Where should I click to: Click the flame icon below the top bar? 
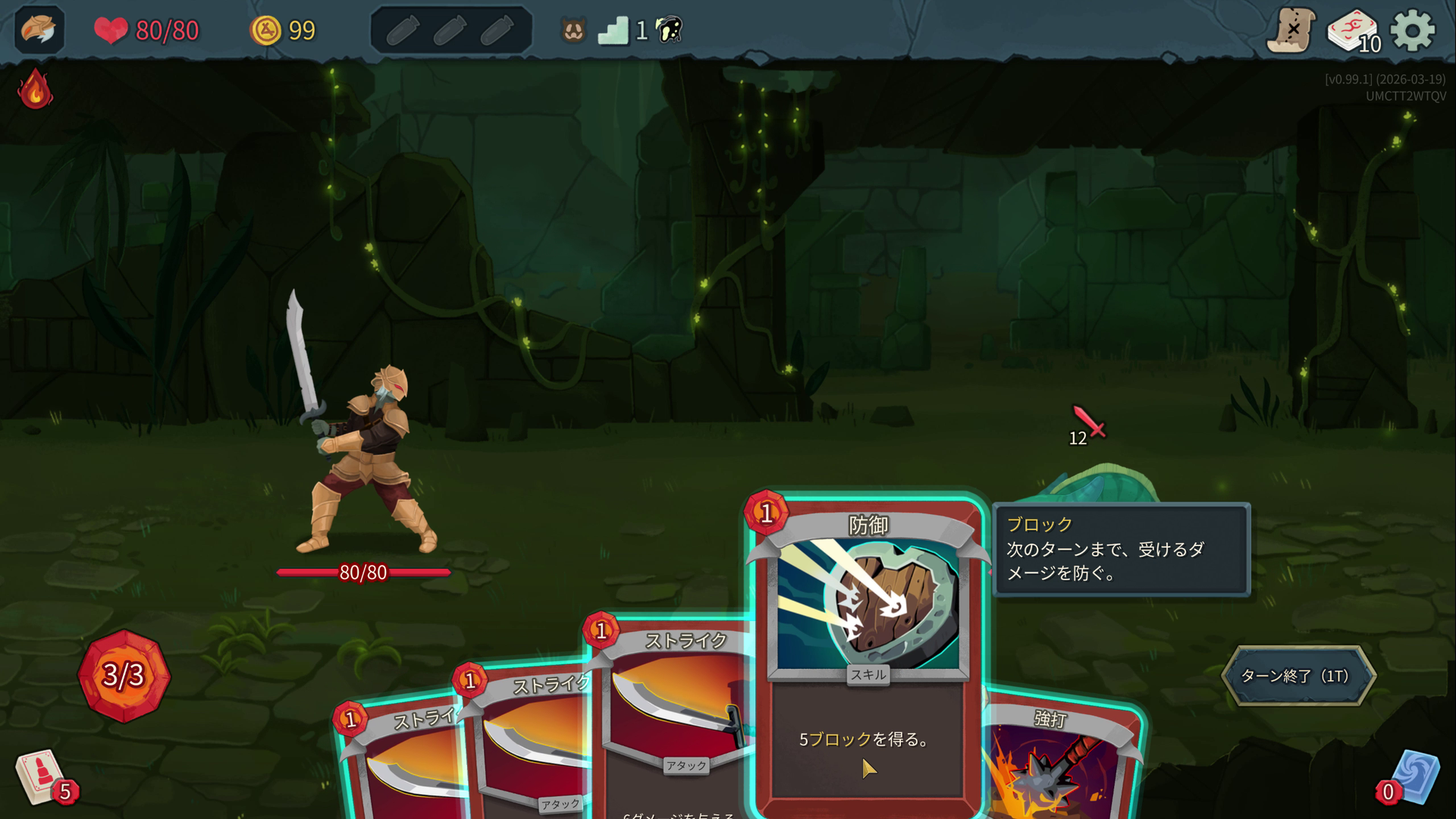point(33,89)
